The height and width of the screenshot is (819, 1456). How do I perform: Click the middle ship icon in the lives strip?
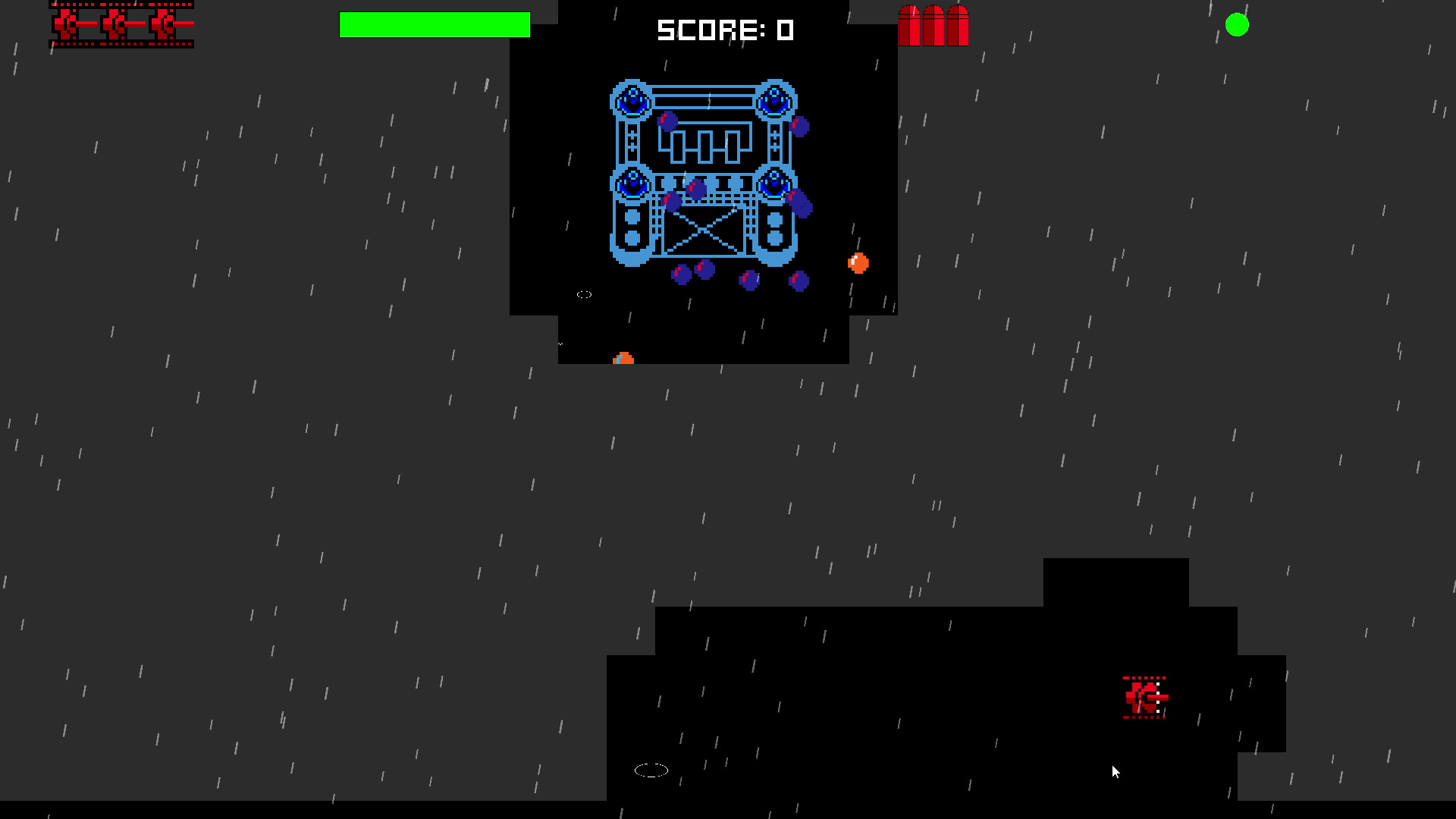[115, 24]
